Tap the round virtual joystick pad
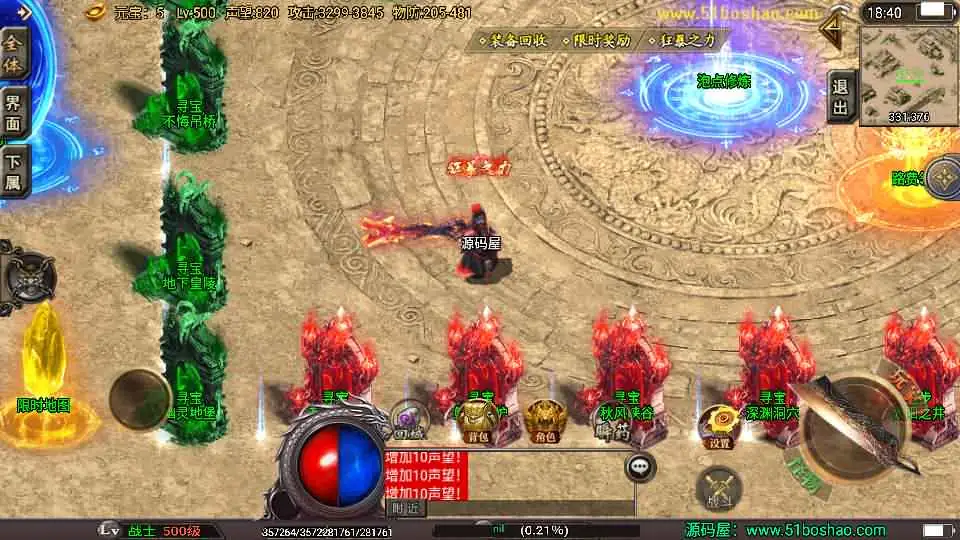The width and height of the screenshot is (960, 540). 138,399
